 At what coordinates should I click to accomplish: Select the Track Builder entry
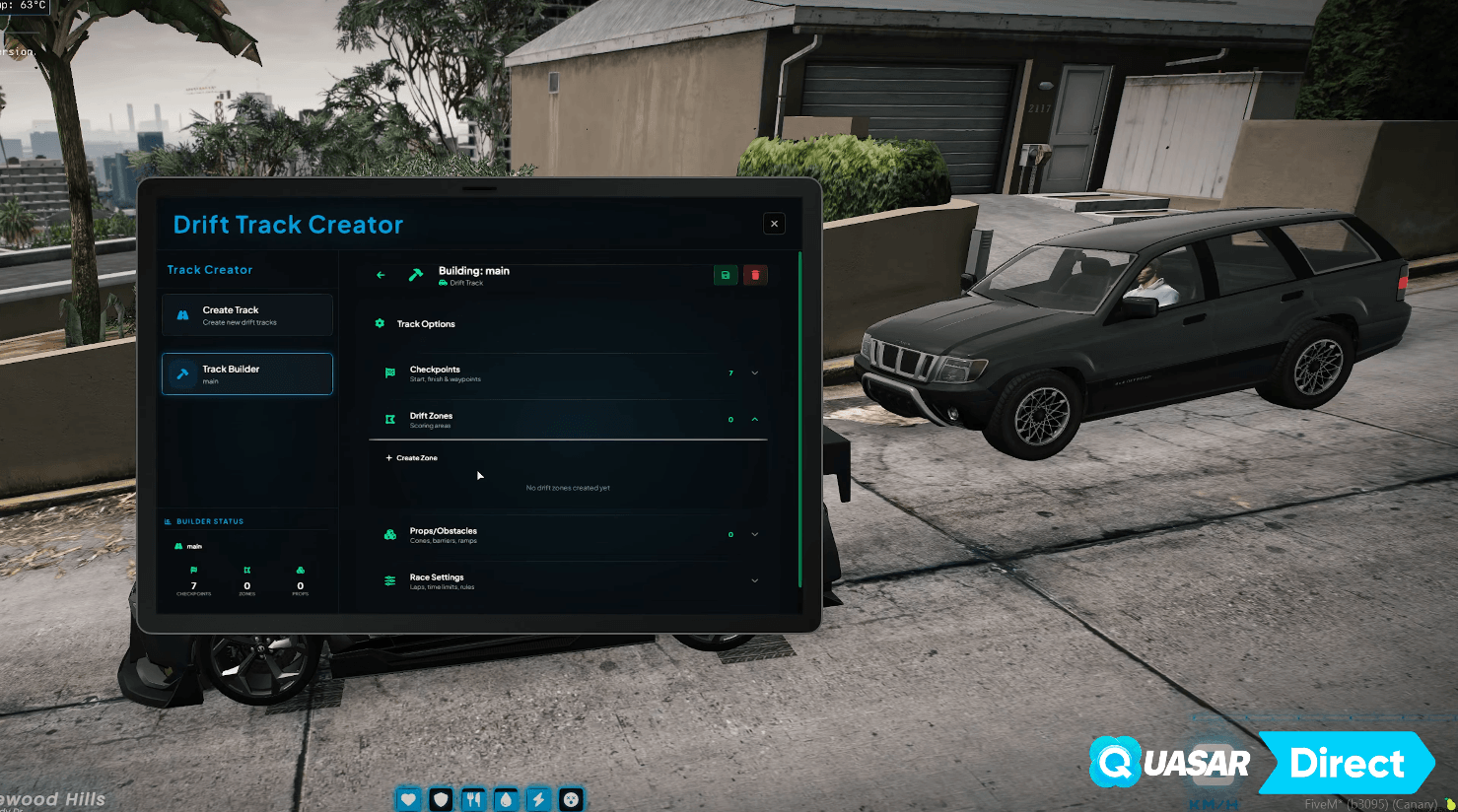click(x=246, y=374)
